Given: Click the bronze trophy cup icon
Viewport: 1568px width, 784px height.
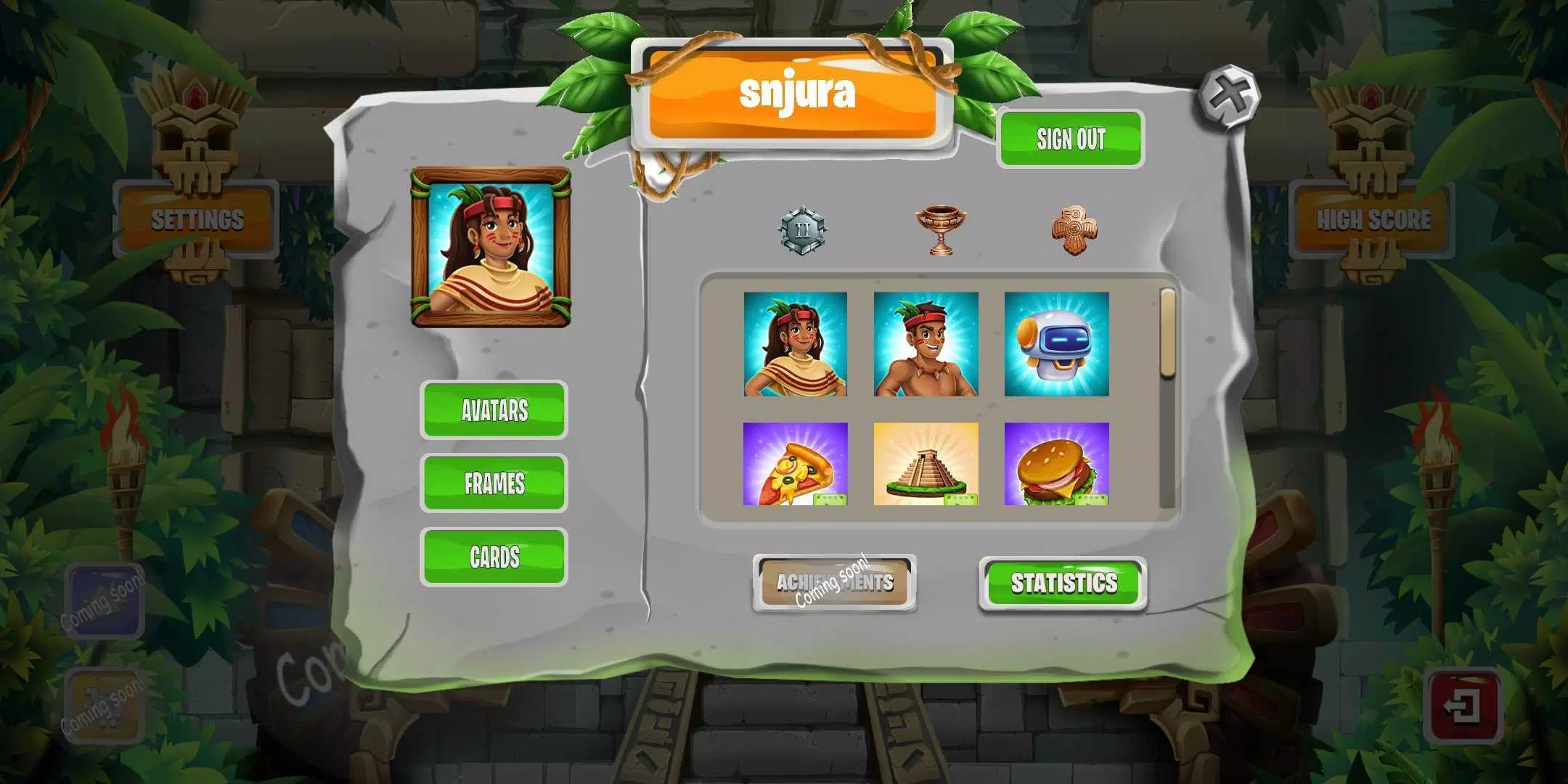Looking at the screenshot, I should coord(940,230).
